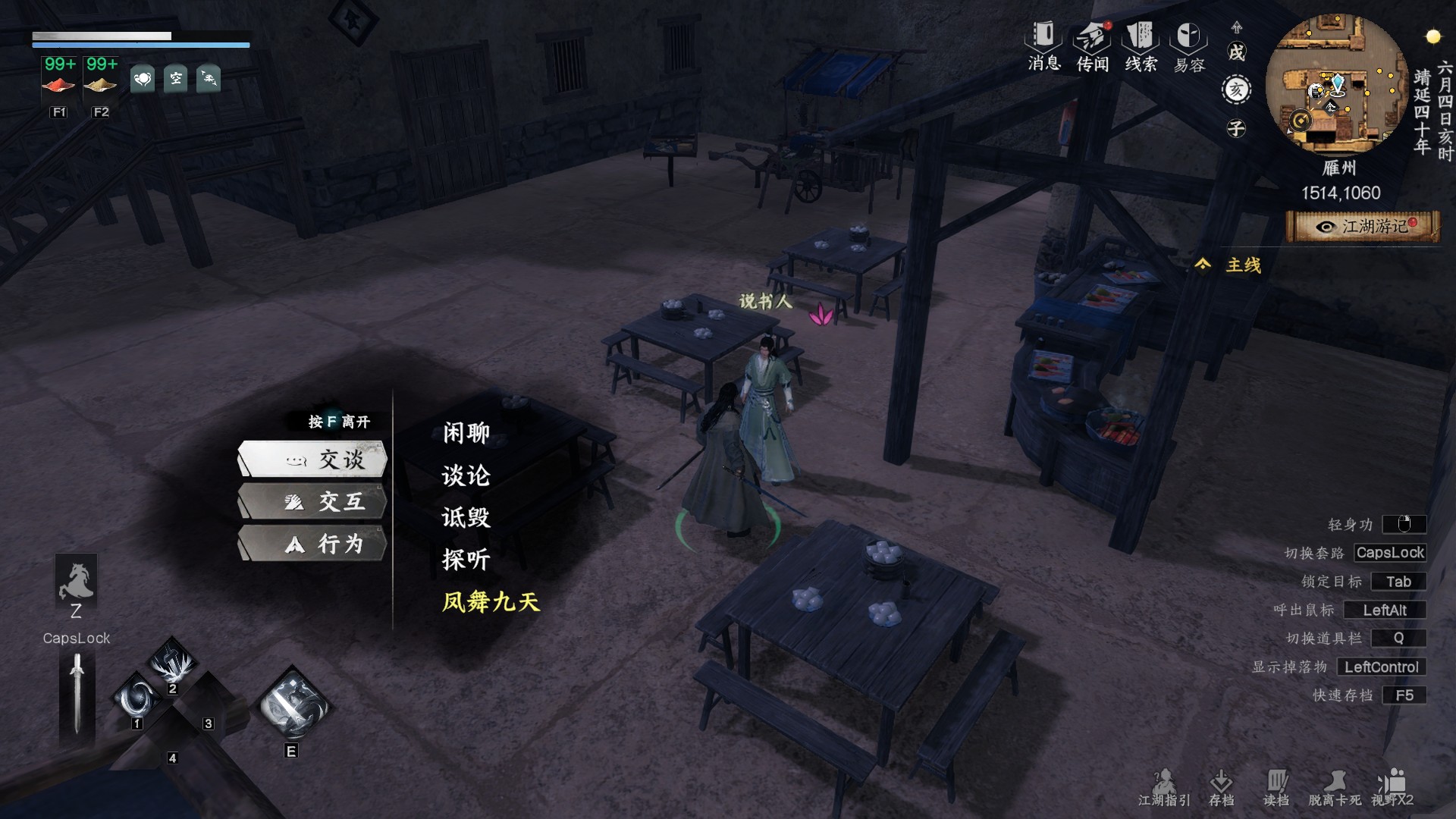The width and height of the screenshot is (1456, 819).
Task: Open the 易容 disguise menu
Action: pyautogui.click(x=1188, y=45)
